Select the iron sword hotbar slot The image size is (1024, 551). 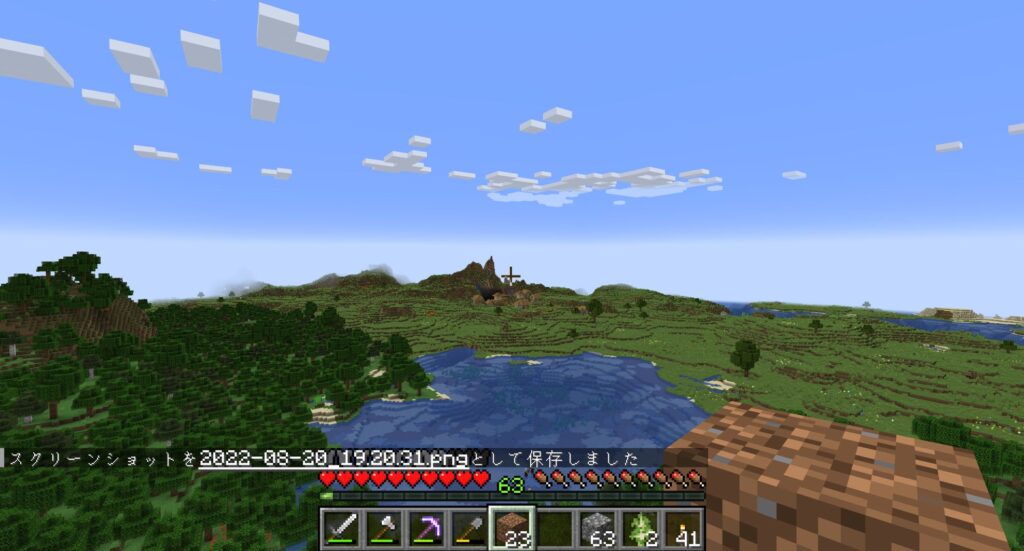point(340,528)
